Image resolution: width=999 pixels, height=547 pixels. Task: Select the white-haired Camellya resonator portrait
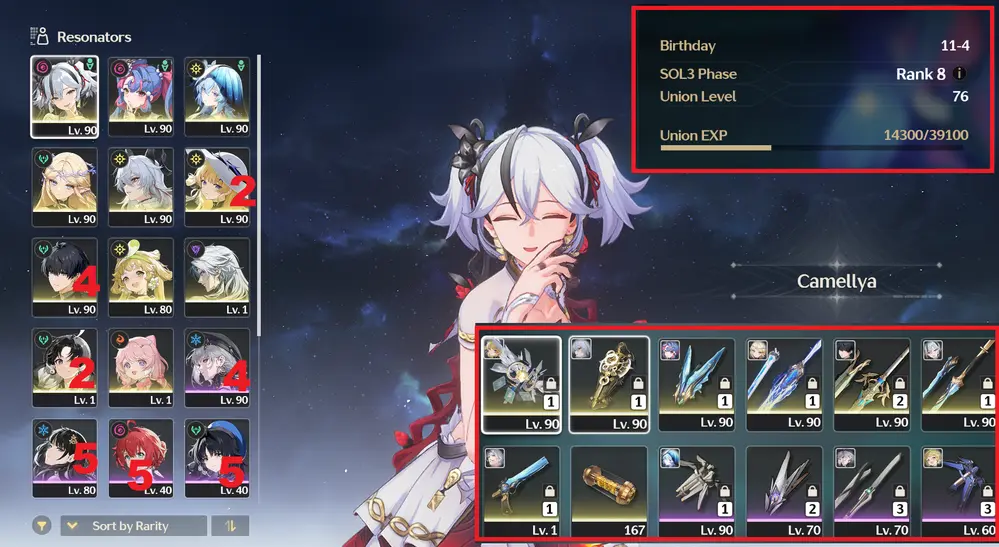pyautogui.click(x=64, y=95)
